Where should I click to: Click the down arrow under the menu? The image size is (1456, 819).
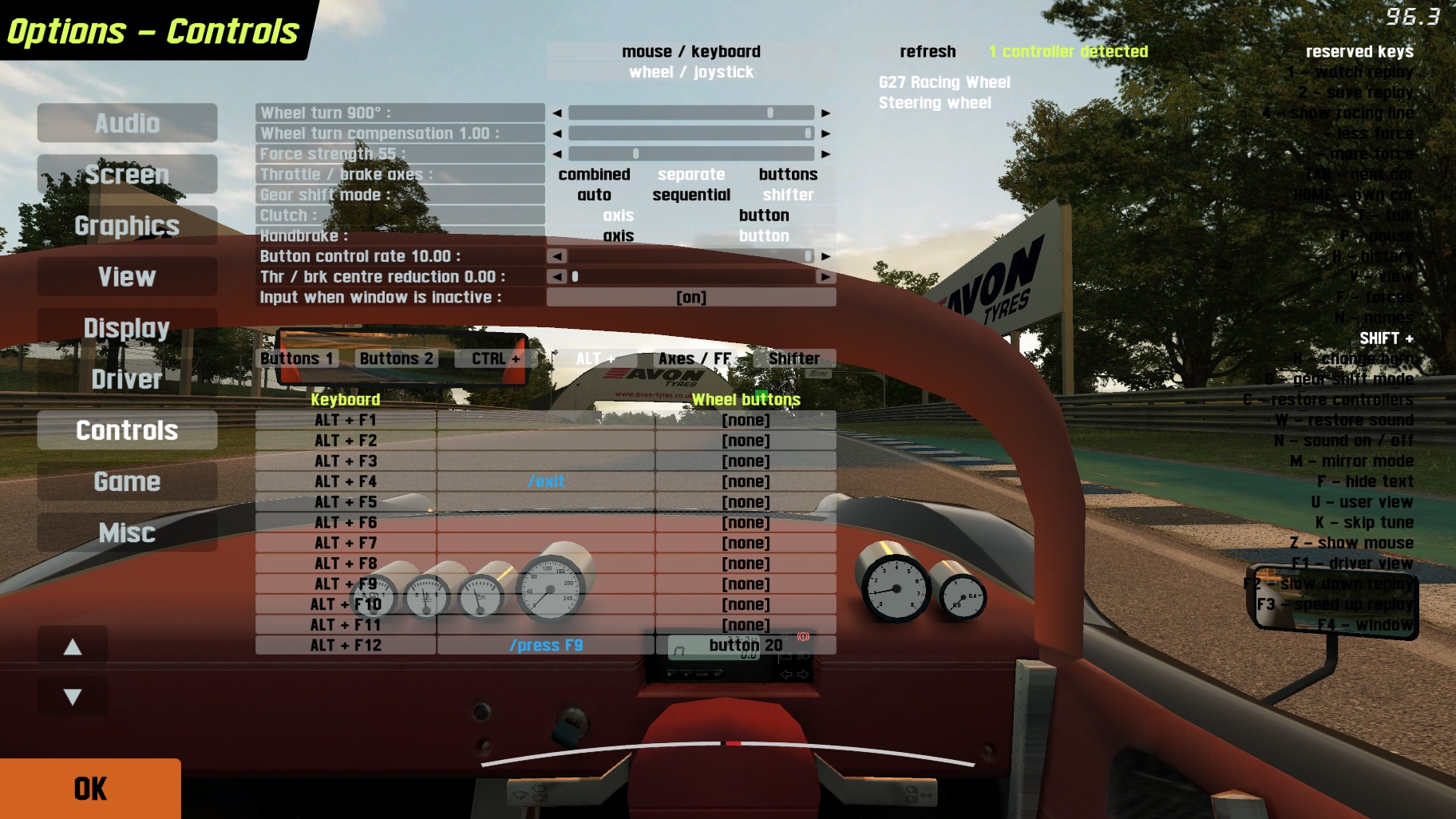coord(73,697)
